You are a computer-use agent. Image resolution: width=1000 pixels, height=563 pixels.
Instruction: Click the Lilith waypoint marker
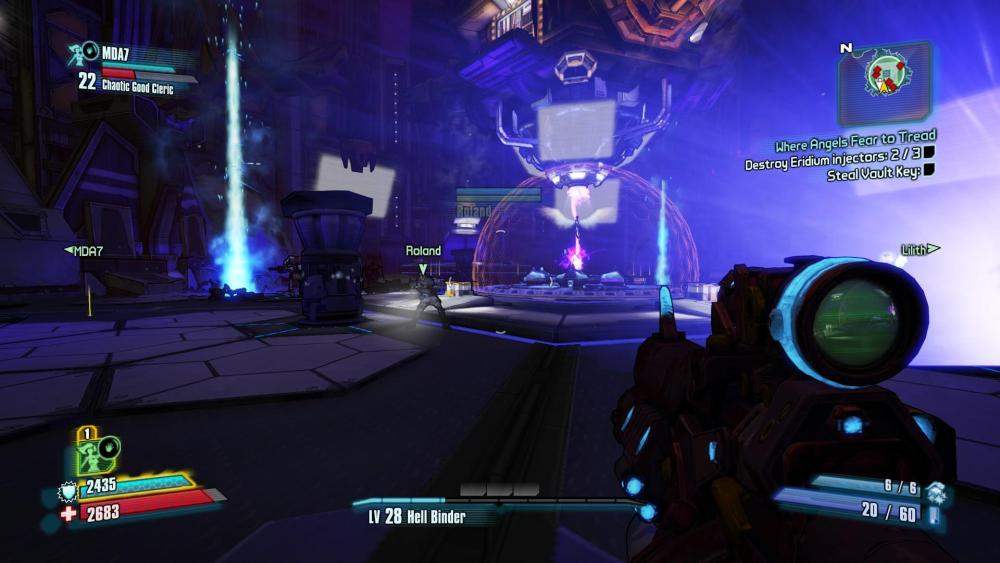(x=920, y=249)
